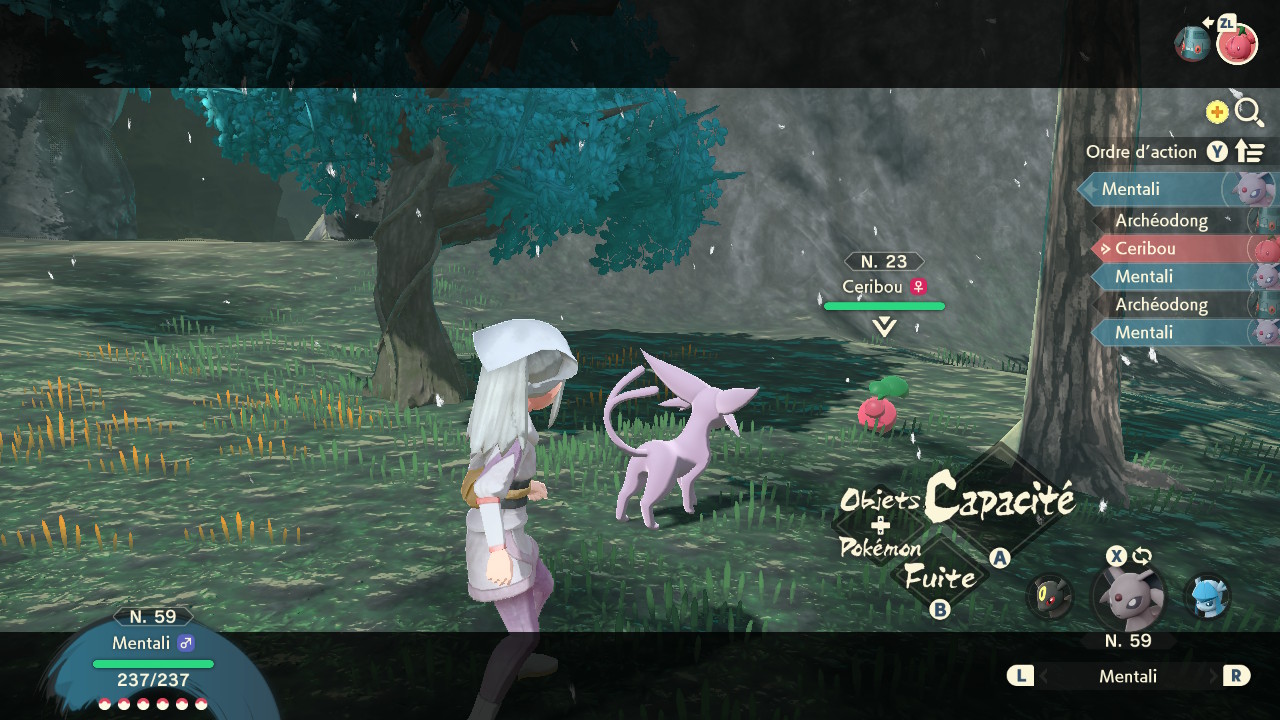The height and width of the screenshot is (720, 1280).
Task: Open the Objets menu
Action: tap(879, 500)
